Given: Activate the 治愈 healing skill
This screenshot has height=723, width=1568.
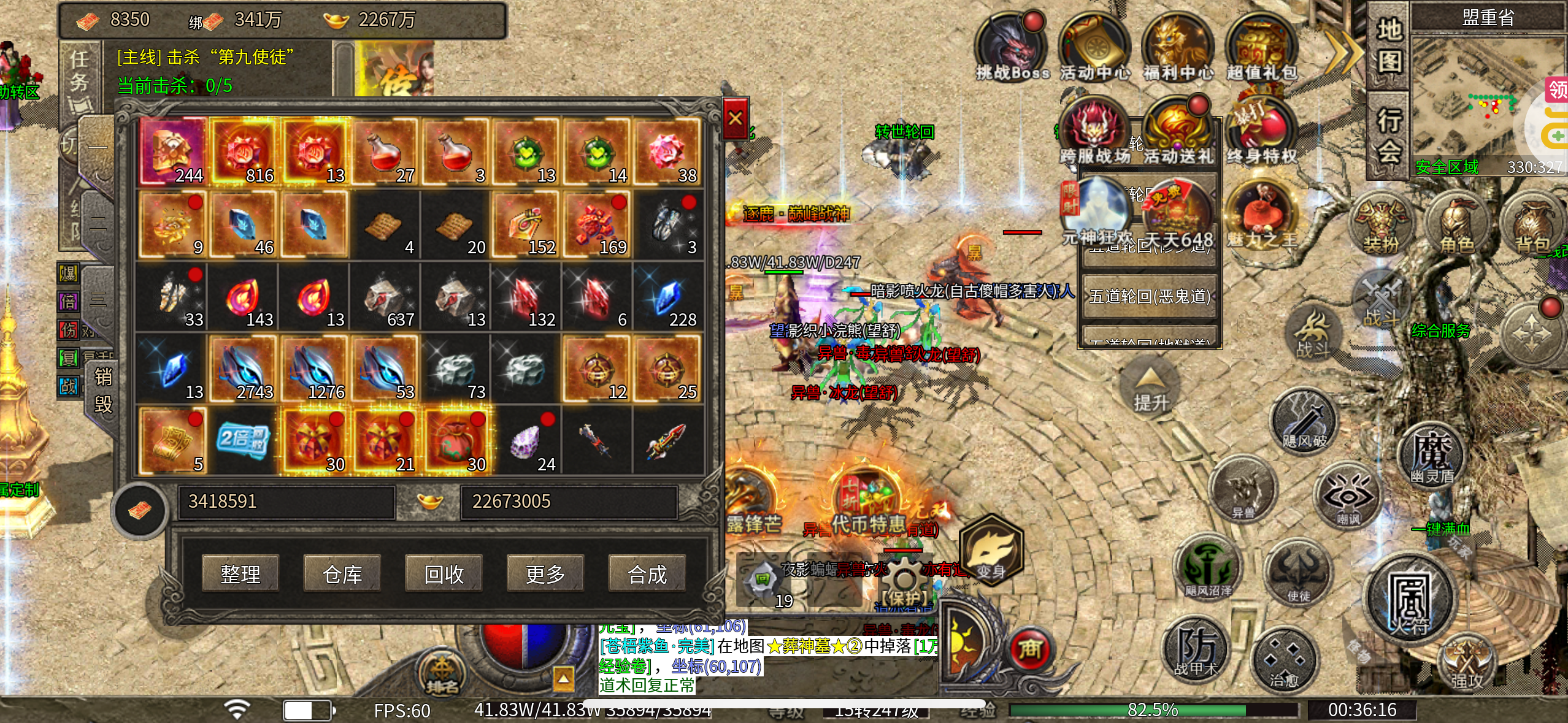Looking at the screenshot, I should (1285, 661).
